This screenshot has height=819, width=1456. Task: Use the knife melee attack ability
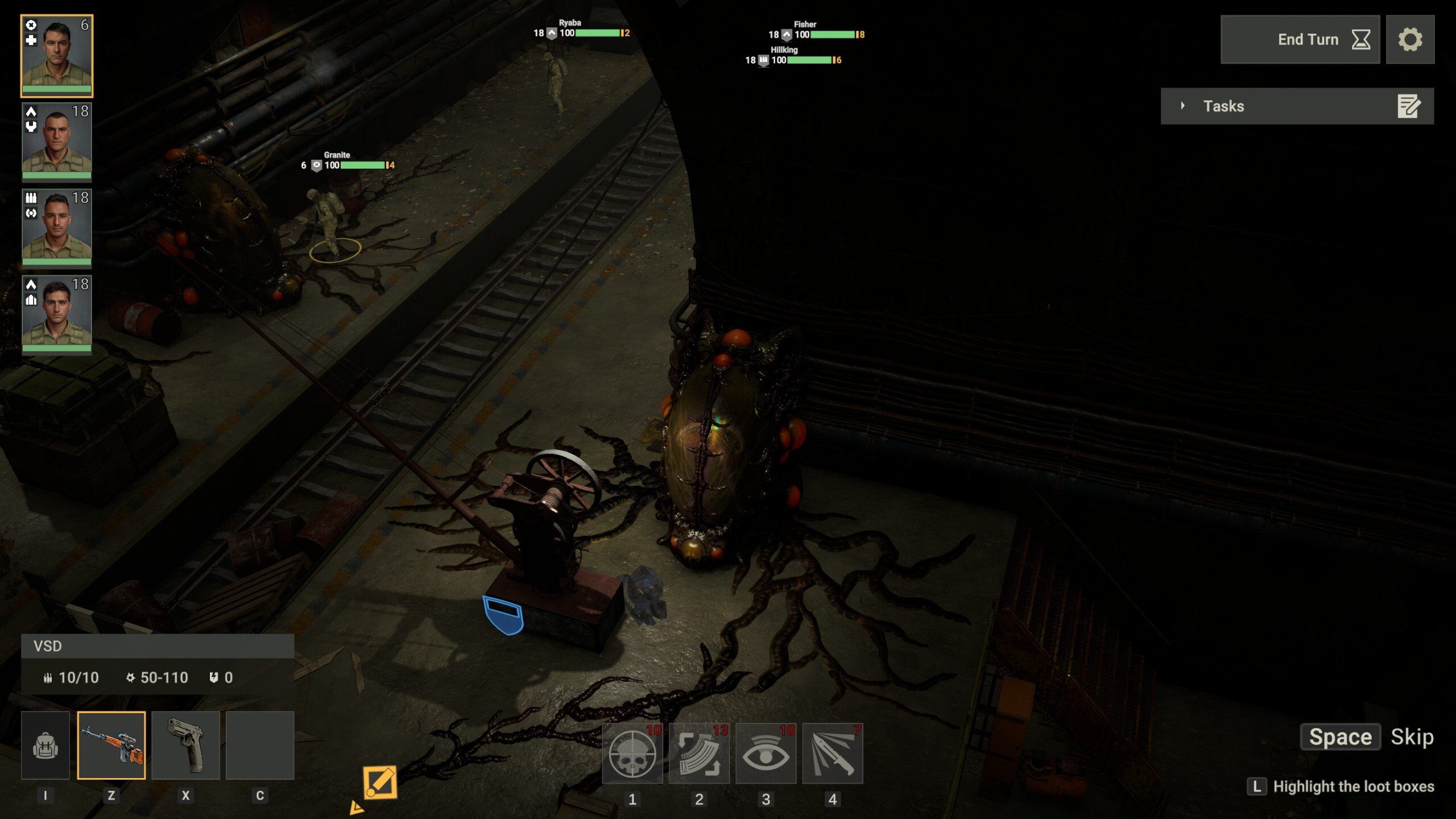[x=833, y=754]
